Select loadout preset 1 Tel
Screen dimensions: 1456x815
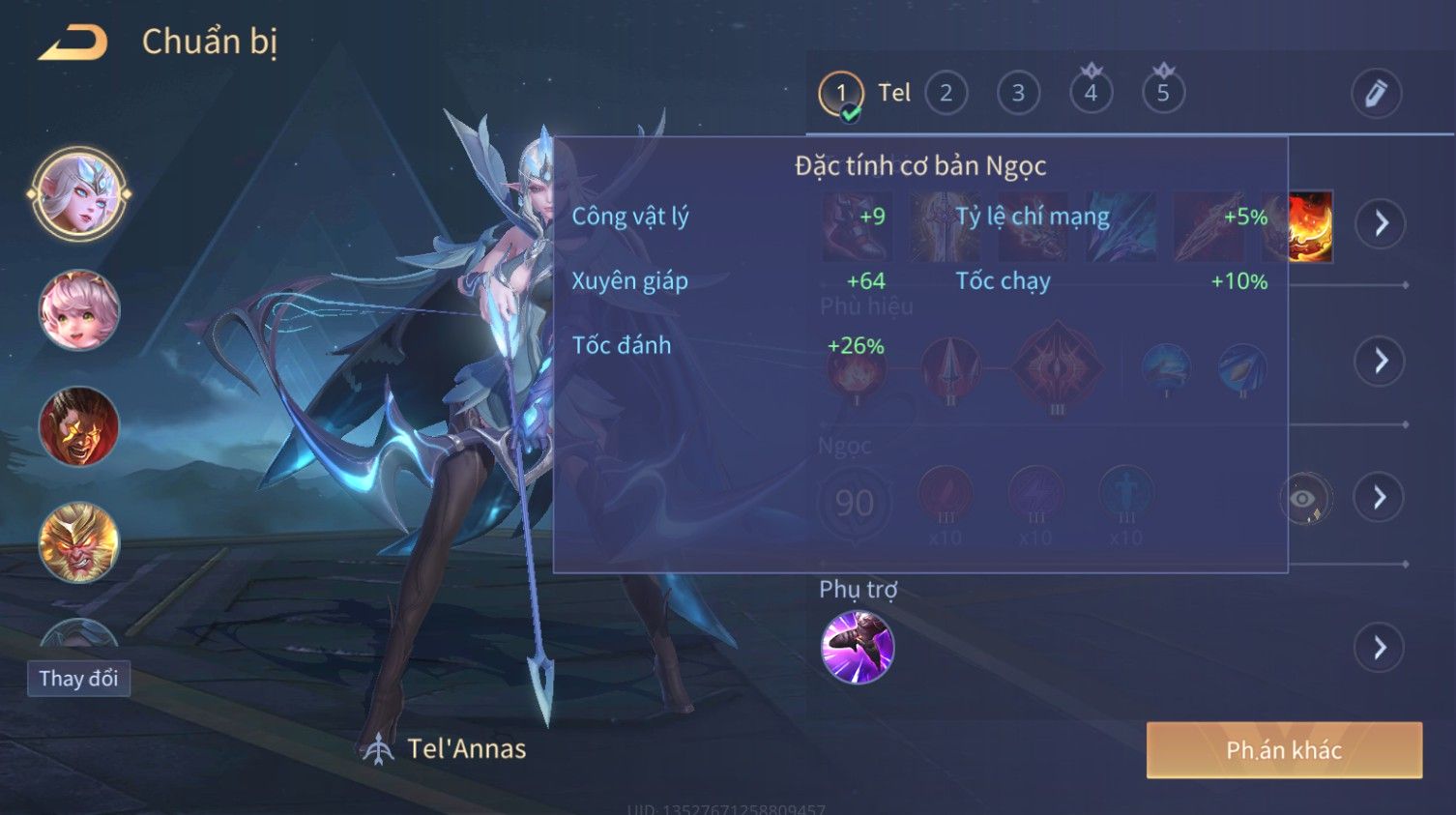point(842,94)
